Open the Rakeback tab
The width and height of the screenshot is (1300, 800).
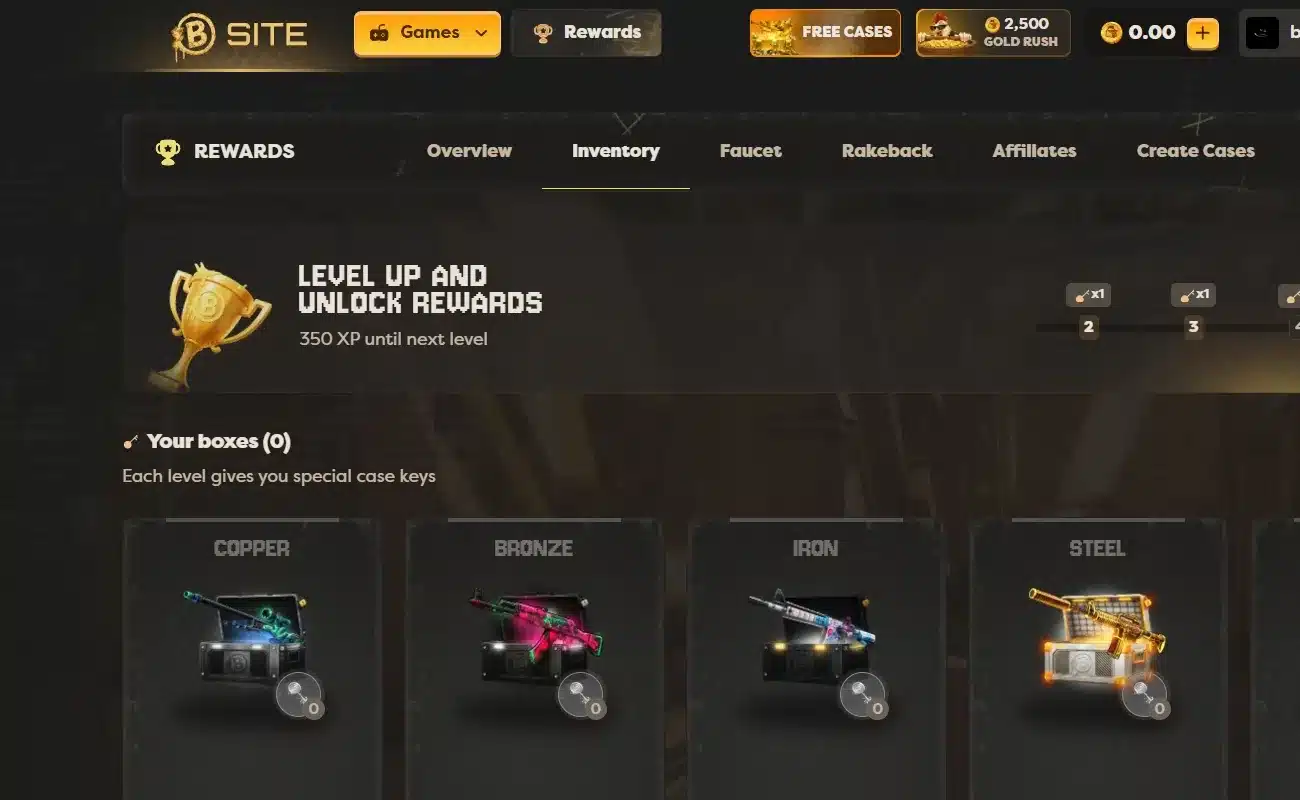click(886, 151)
